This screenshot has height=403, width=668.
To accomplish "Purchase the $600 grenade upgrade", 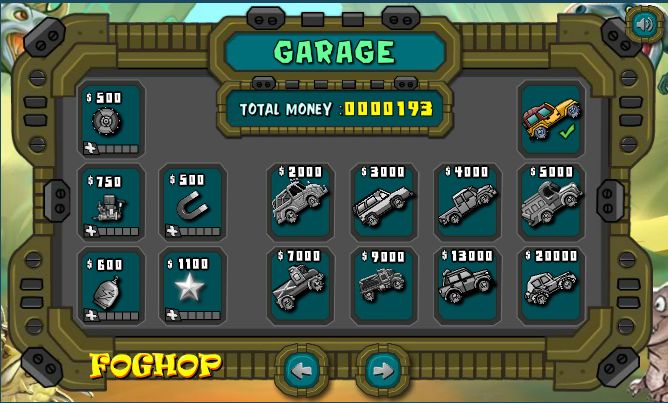I will point(112,287).
